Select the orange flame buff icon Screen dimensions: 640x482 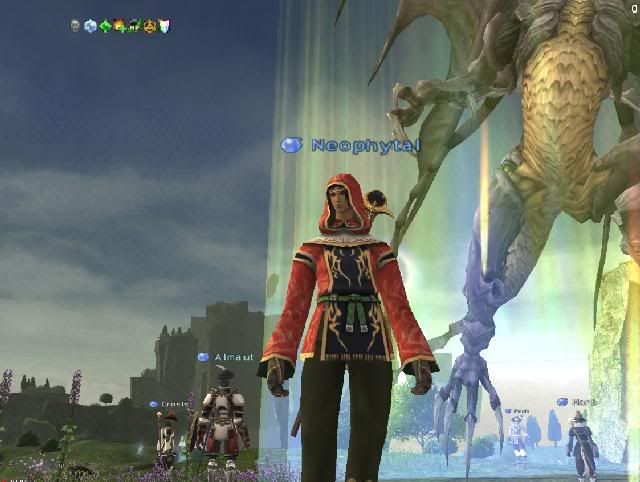pyautogui.click(x=119, y=26)
